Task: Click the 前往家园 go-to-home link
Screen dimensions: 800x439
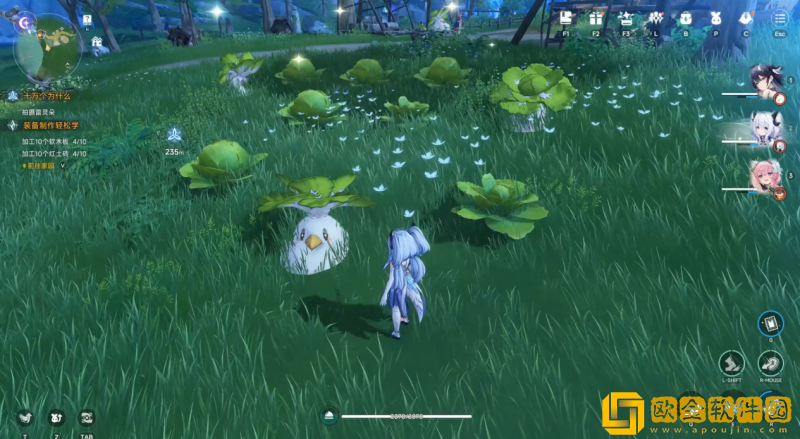Action: point(40,166)
